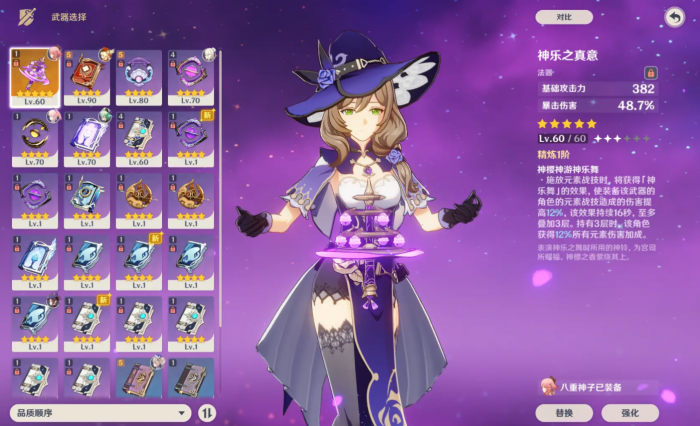Select the red book Lv.90 catalyst
This screenshot has width=700, height=426.
[86, 77]
